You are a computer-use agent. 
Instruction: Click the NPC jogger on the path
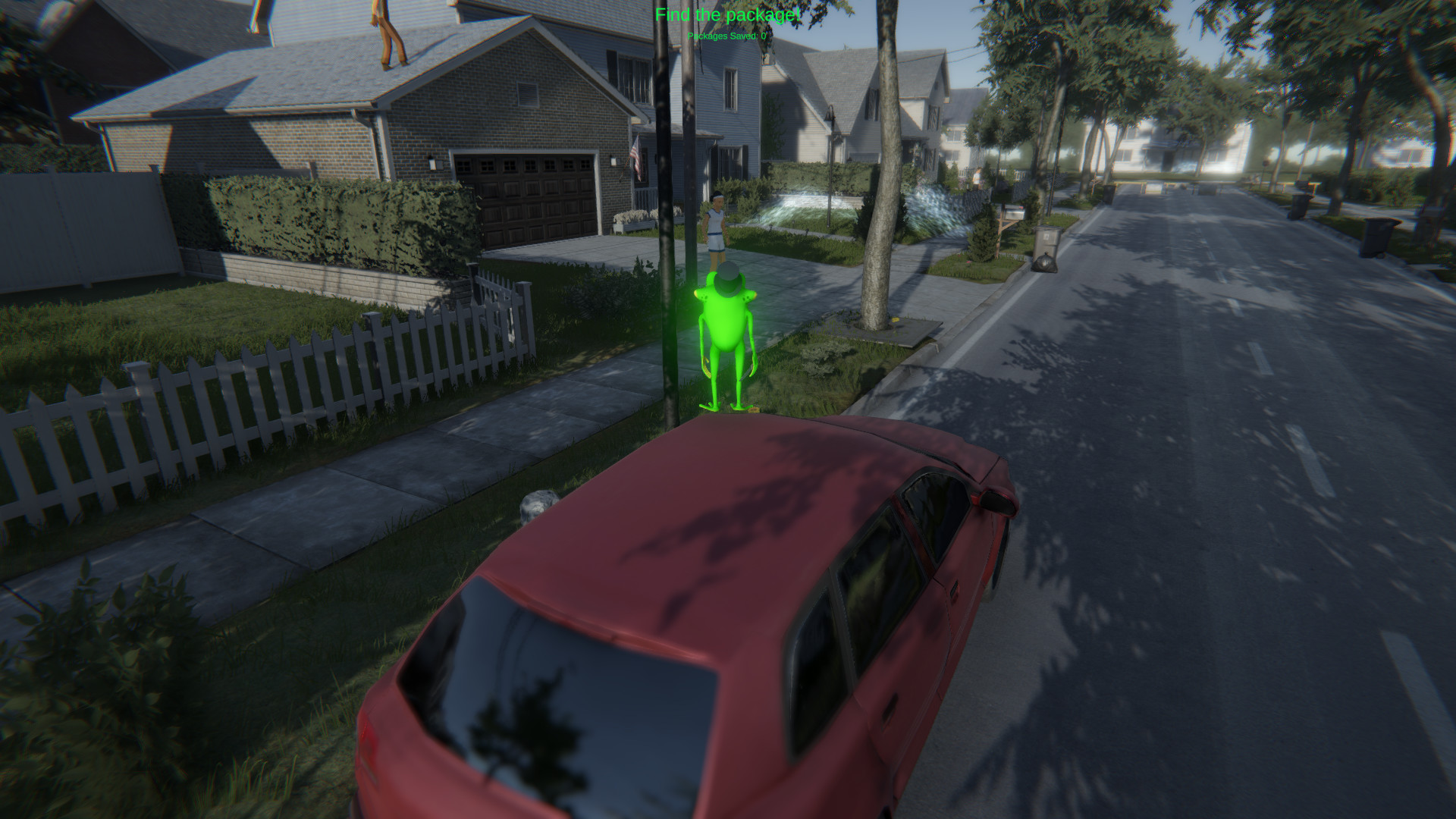716,224
